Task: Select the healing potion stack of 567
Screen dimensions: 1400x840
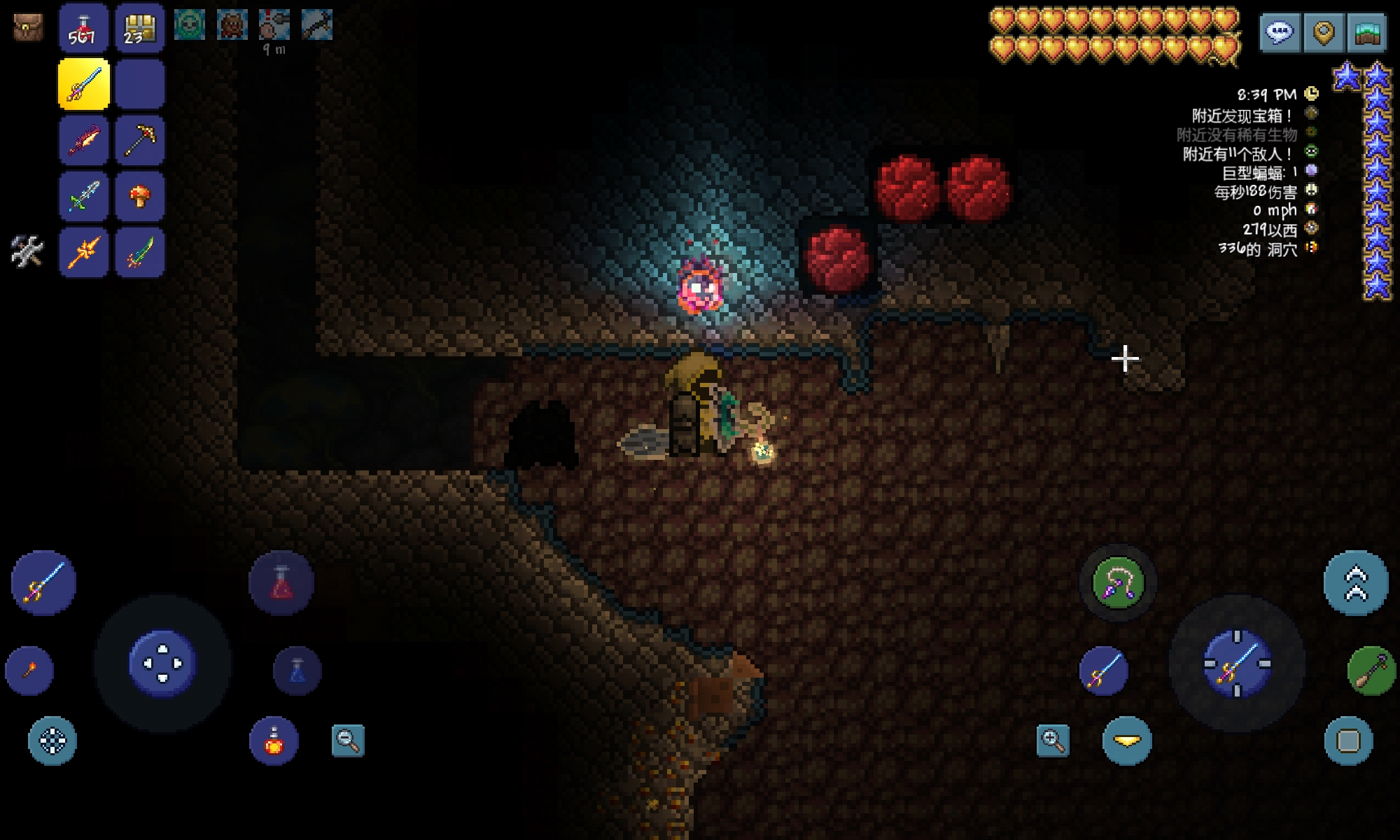Action: pos(83,29)
